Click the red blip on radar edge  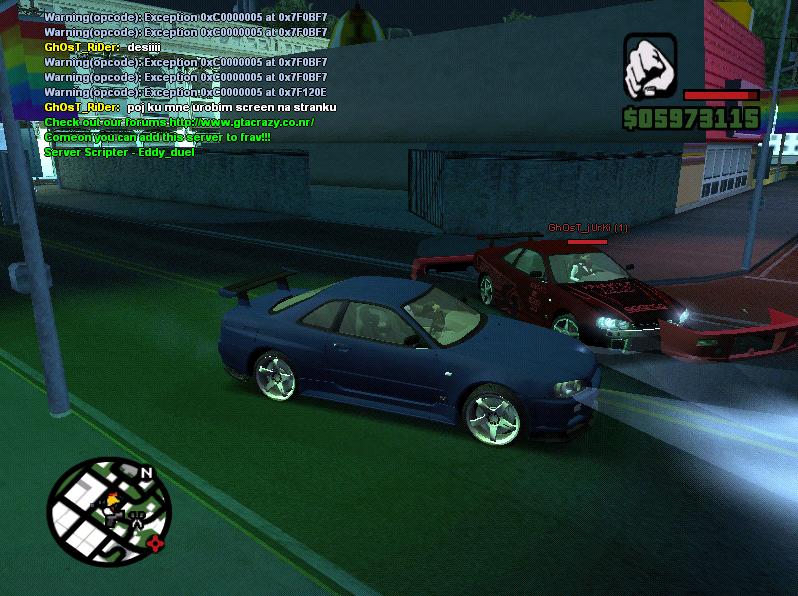click(x=155, y=543)
